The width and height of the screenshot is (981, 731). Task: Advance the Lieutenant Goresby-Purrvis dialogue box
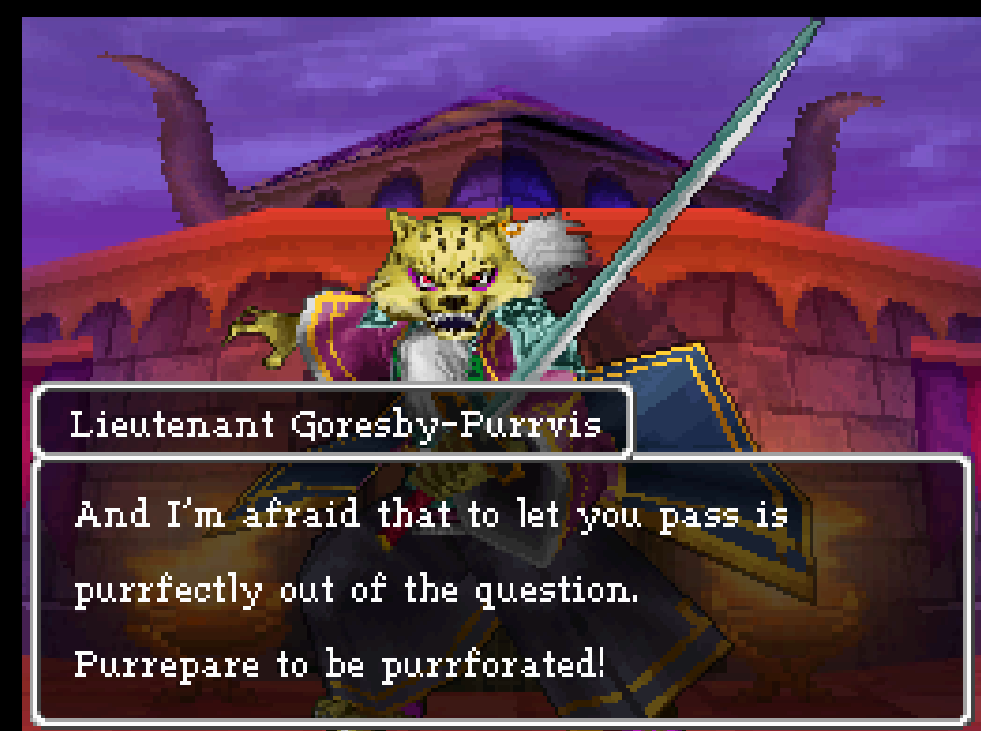point(500,590)
